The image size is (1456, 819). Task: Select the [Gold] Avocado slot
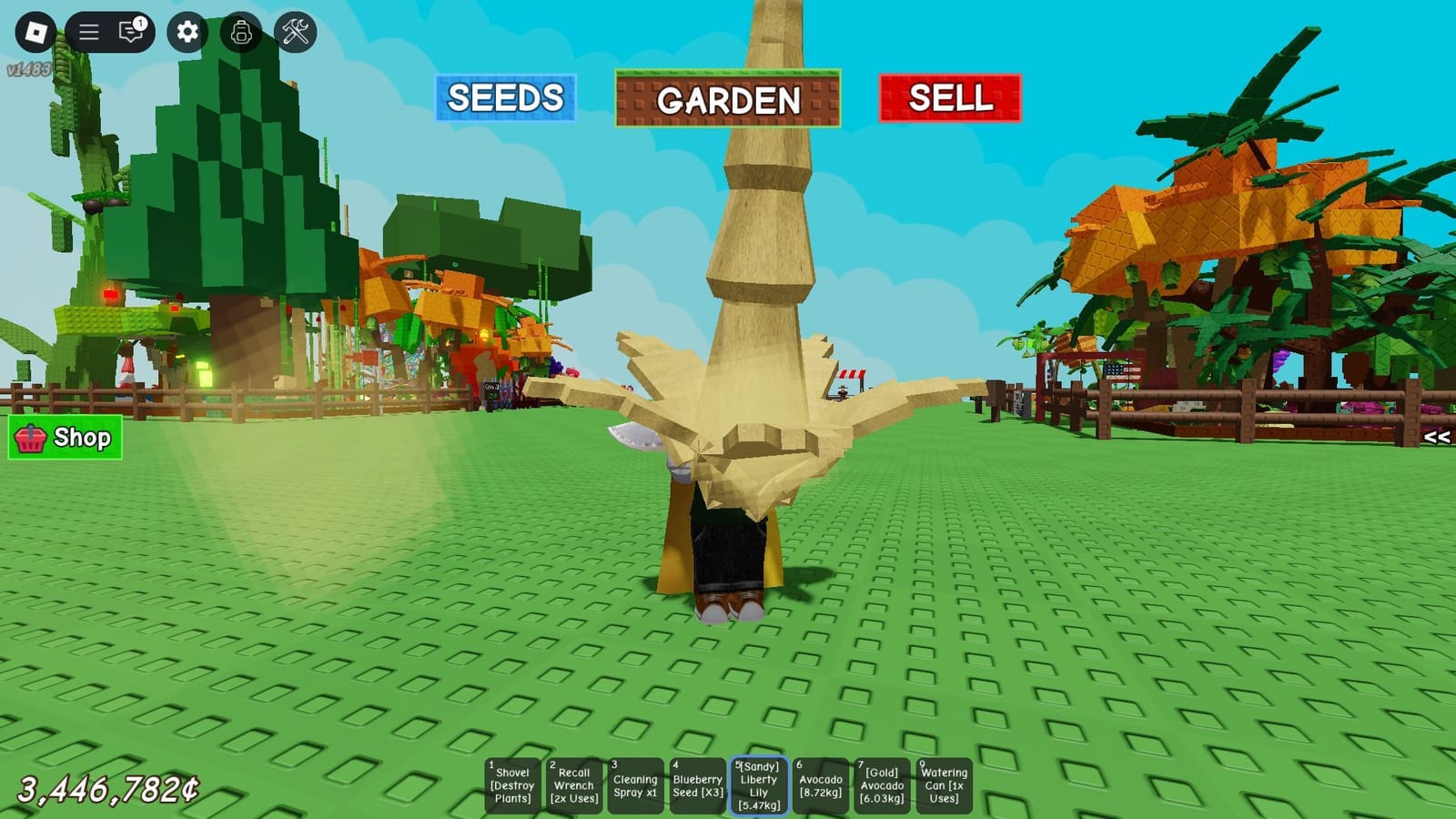pos(881,784)
